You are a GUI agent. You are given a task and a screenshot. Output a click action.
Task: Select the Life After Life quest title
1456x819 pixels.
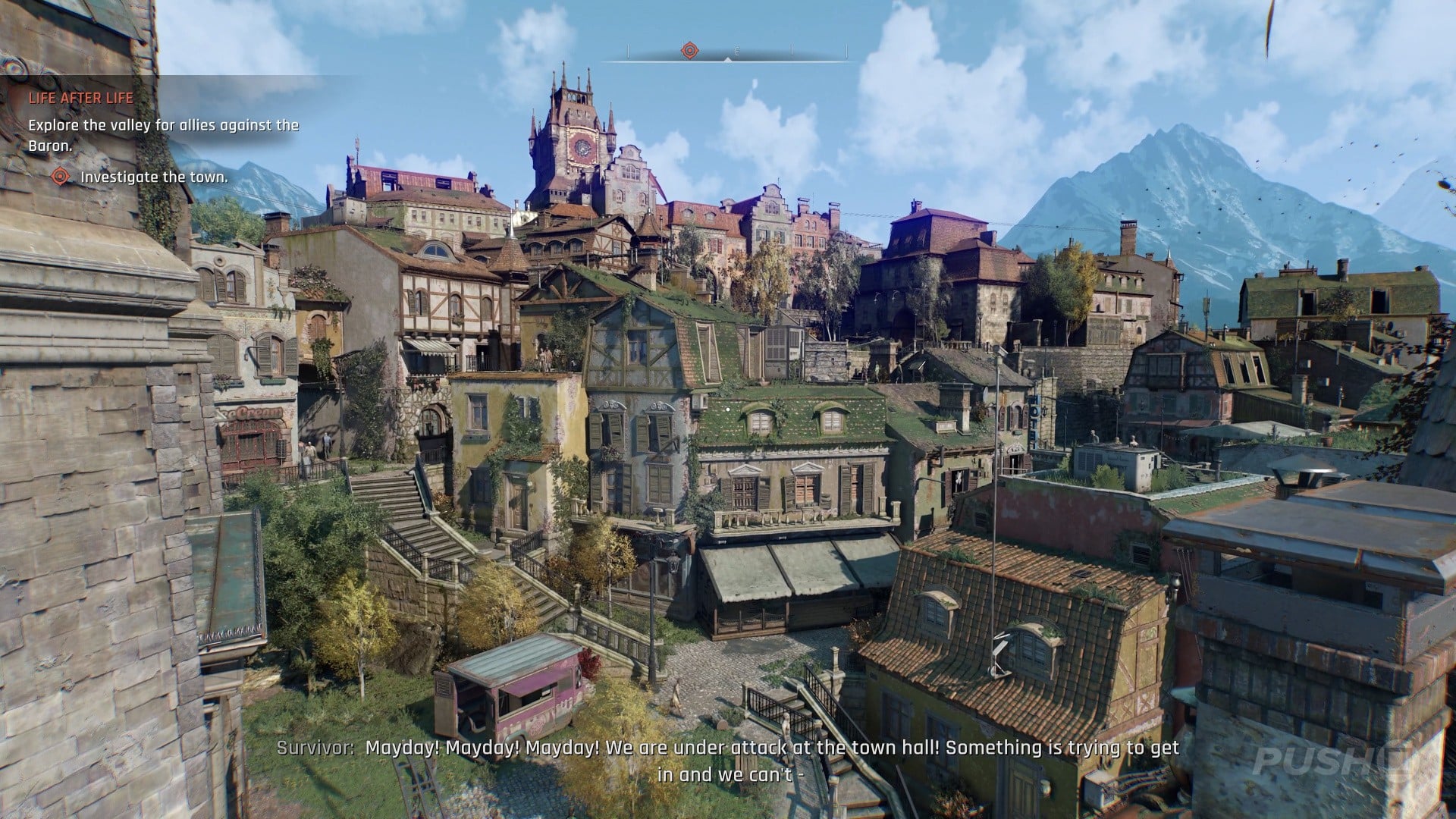81,98
